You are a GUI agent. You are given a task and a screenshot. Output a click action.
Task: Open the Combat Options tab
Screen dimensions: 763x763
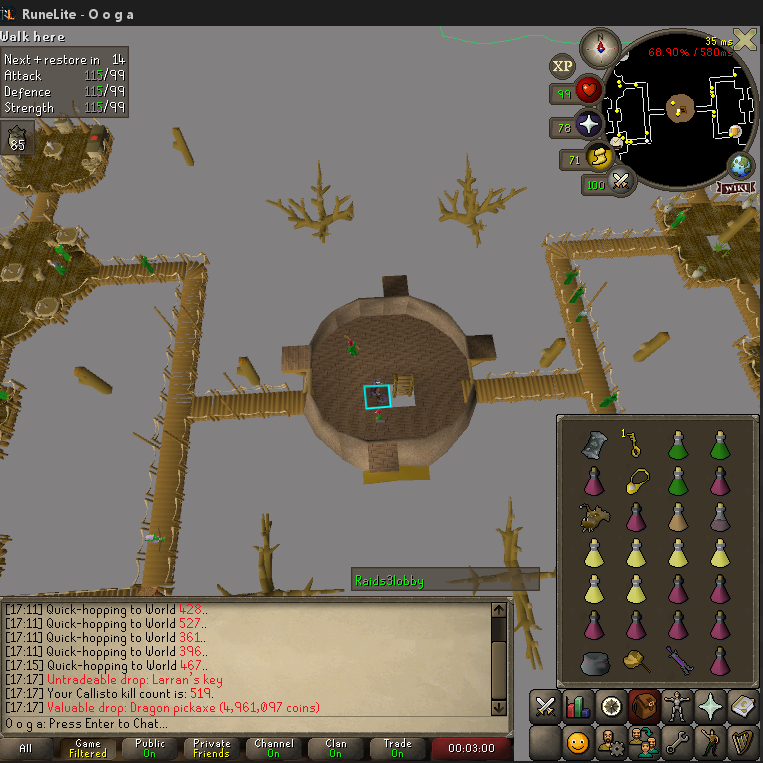pos(544,705)
